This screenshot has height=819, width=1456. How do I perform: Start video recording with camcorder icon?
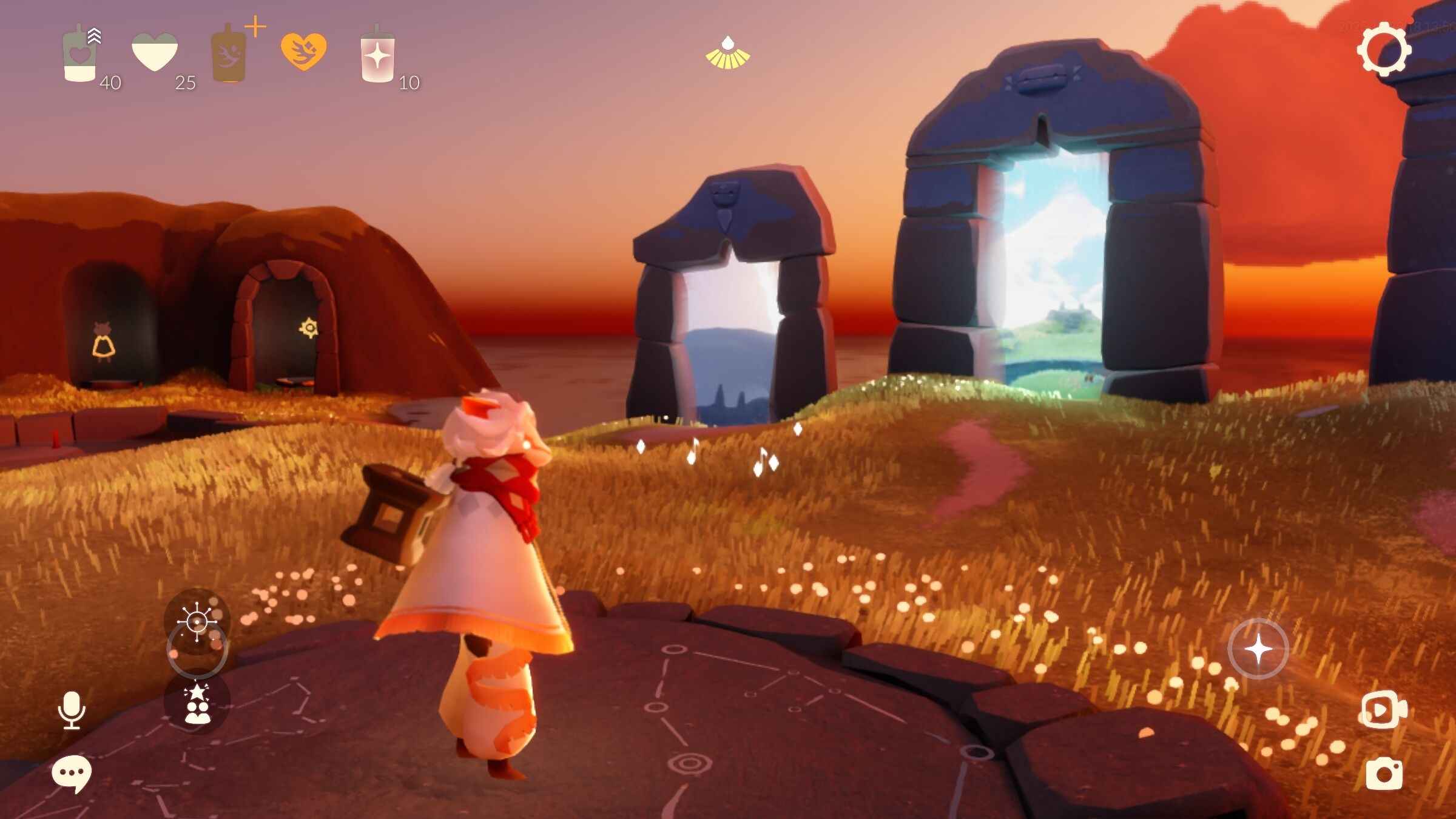(x=1384, y=709)
